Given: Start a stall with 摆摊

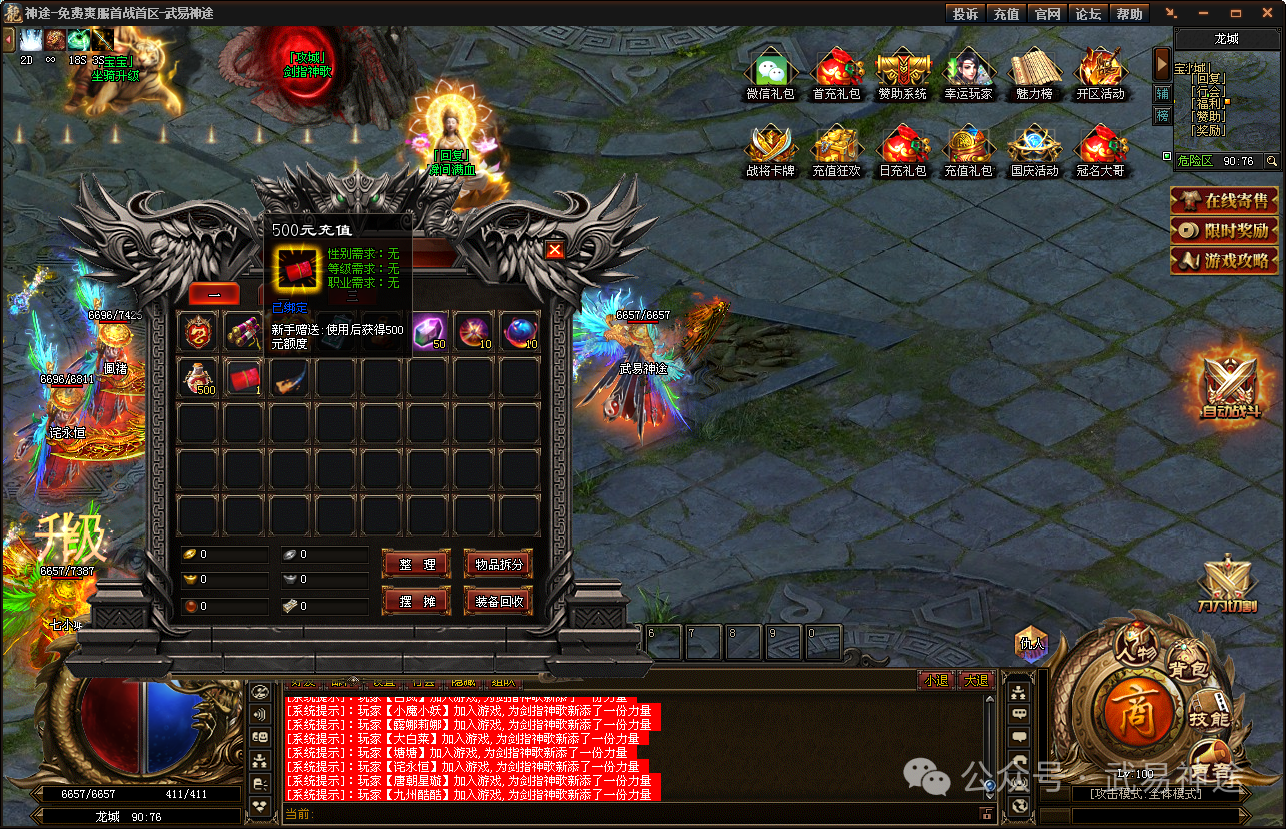Looking at the screenshot, I should coord(416,601).
